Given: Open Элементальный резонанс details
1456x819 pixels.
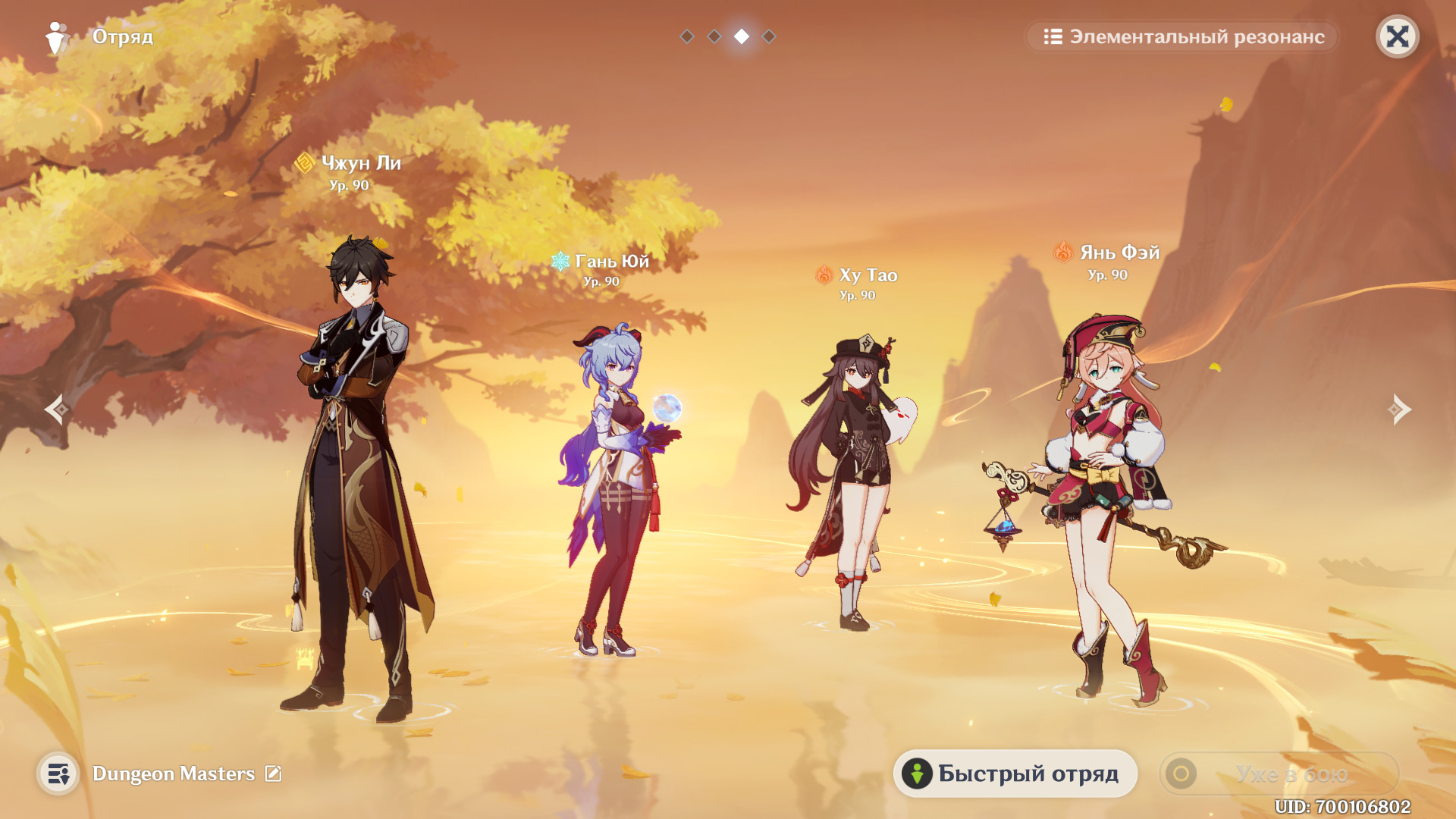Looking at the screenshot, I should 1183,36.
